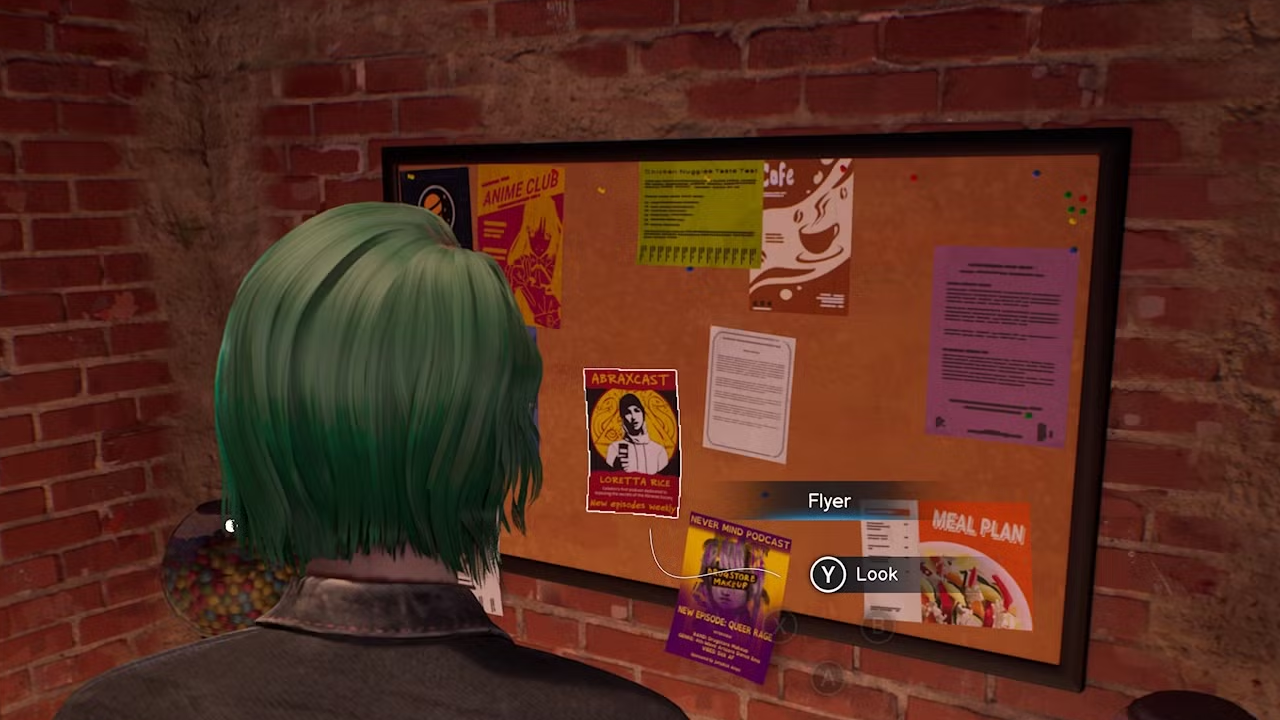Click the faded A button icon at bottom
The width and height of the screenshot is (1280, 720).
point(827,676)
